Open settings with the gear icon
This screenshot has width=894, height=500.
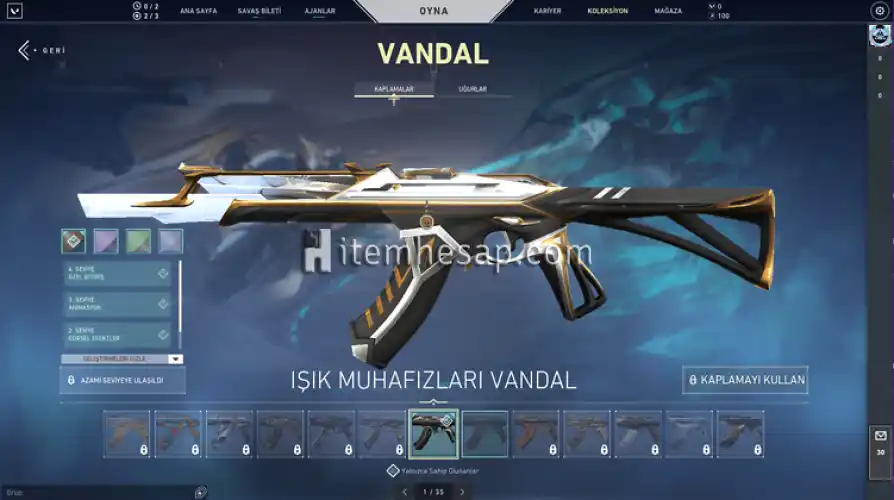click(879, 10)
